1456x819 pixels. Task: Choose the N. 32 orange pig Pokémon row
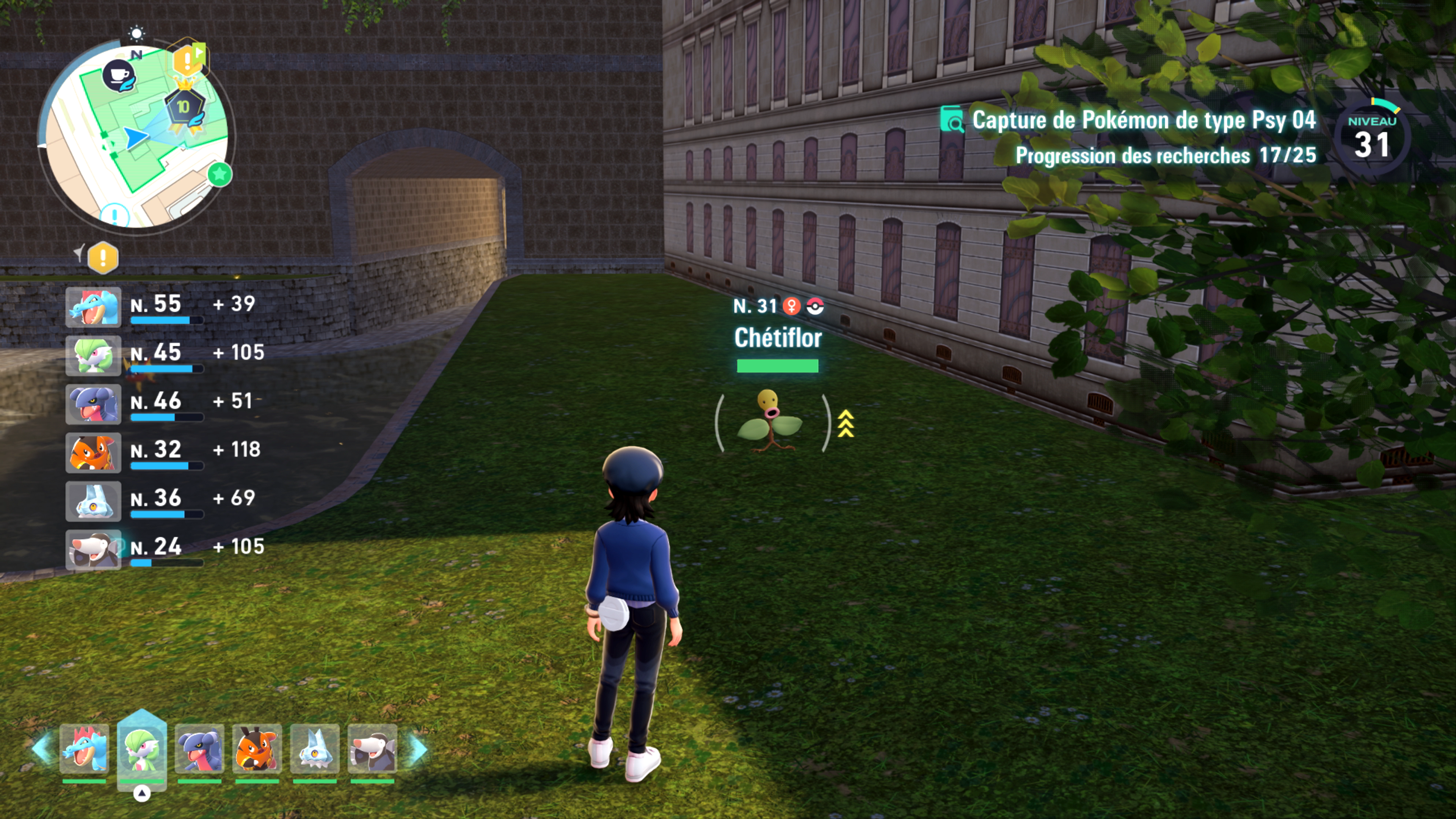tap(164, 453)
